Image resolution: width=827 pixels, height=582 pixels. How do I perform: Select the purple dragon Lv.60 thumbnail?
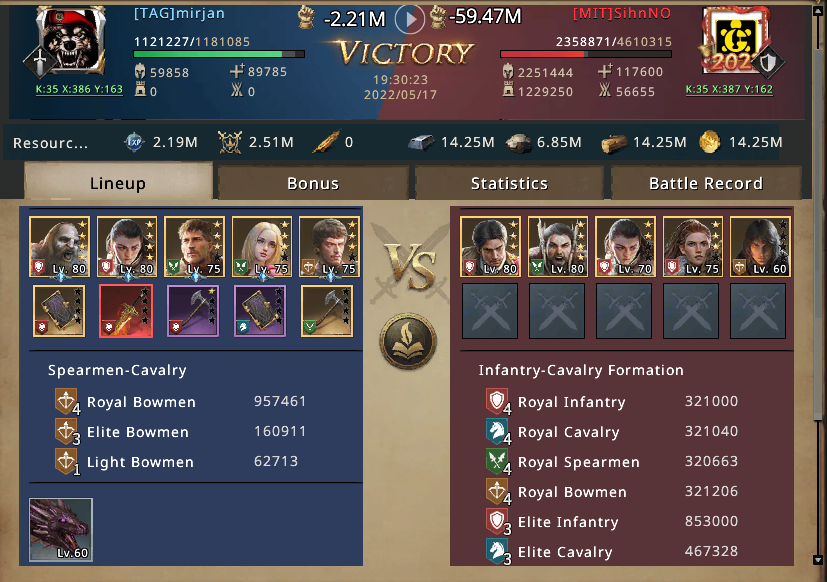pos(61,529)
